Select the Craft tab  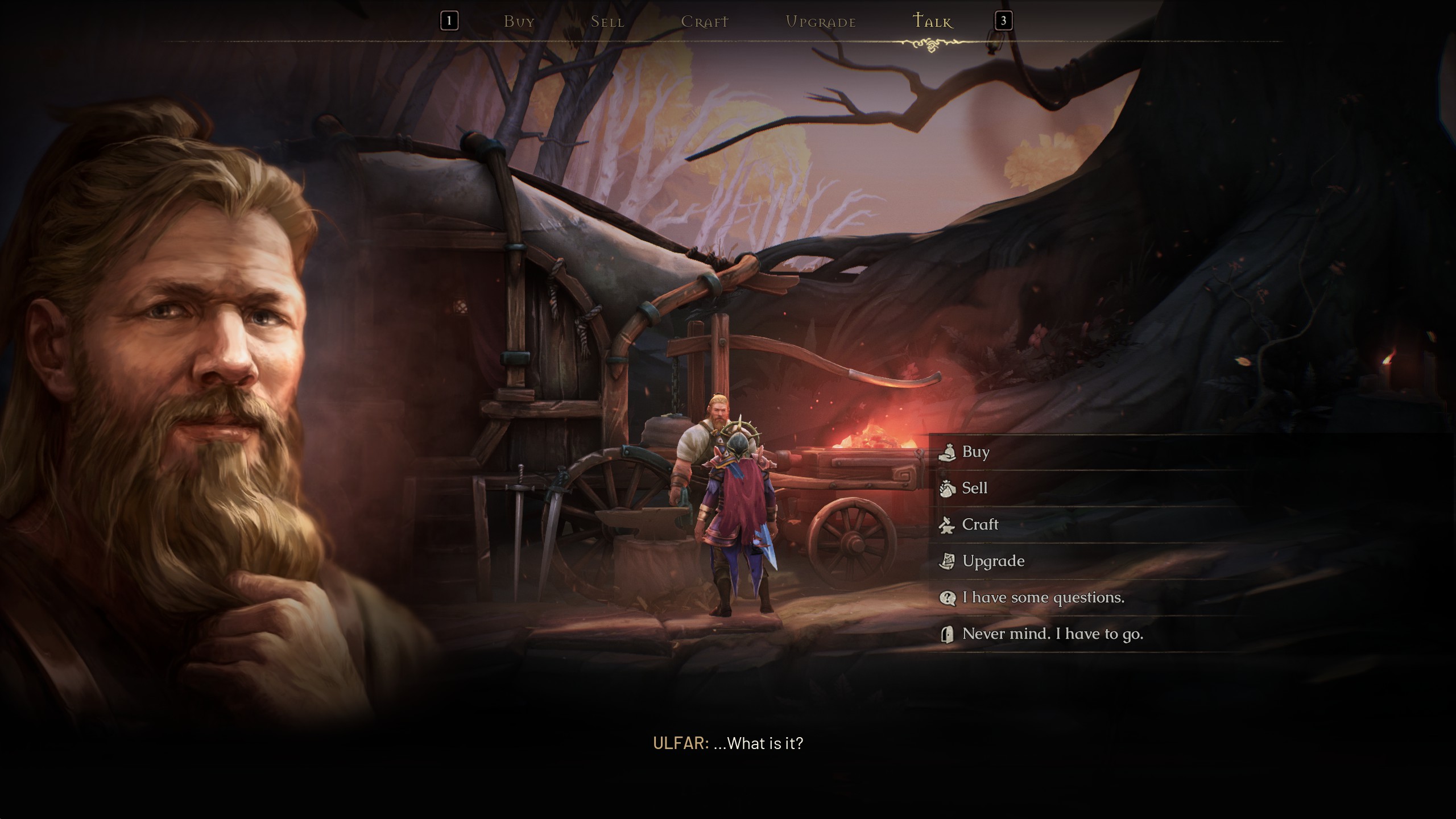coord(705,22)
